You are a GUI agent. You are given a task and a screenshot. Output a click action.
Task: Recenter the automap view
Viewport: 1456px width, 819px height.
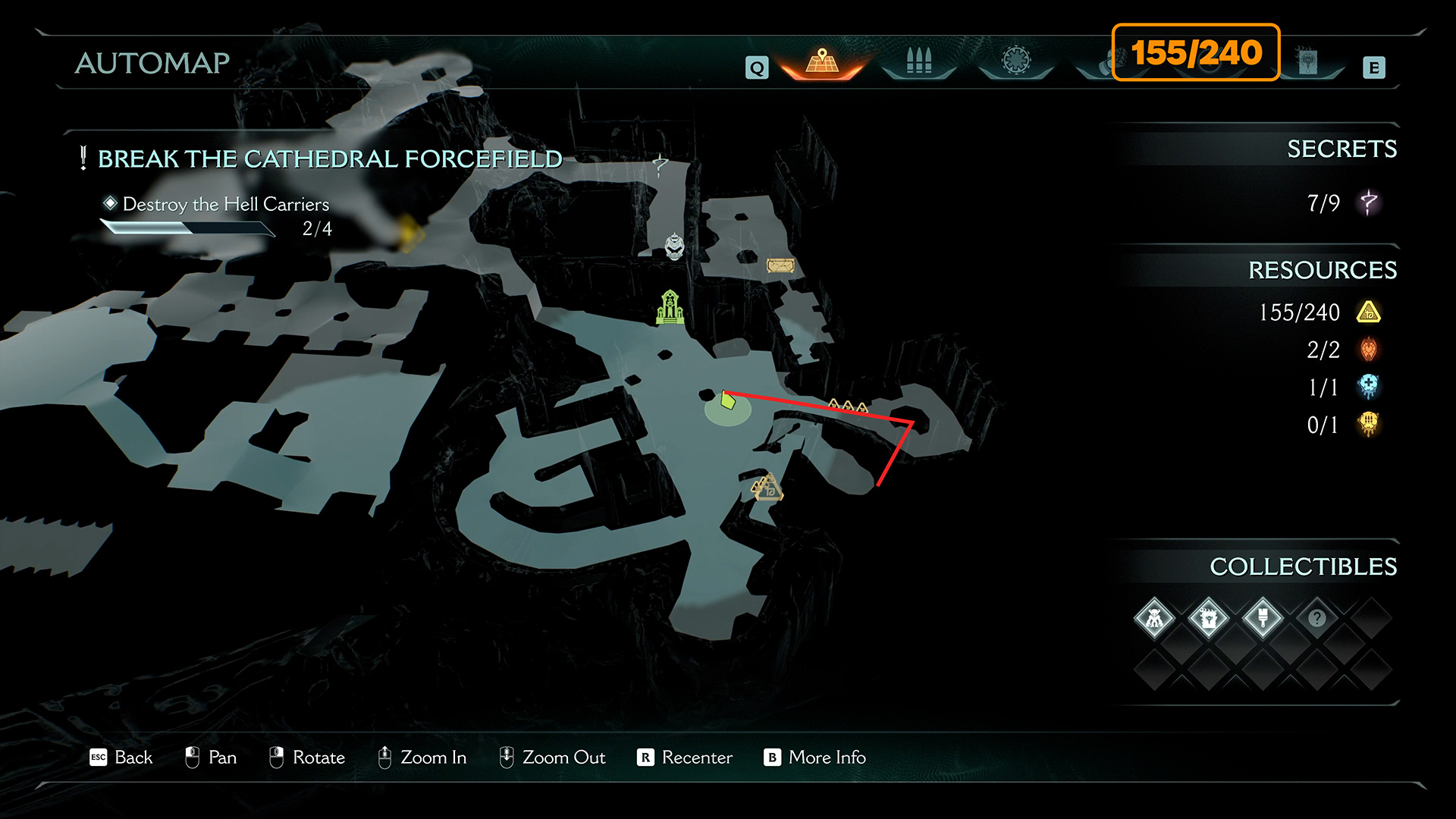click(685, 758)
